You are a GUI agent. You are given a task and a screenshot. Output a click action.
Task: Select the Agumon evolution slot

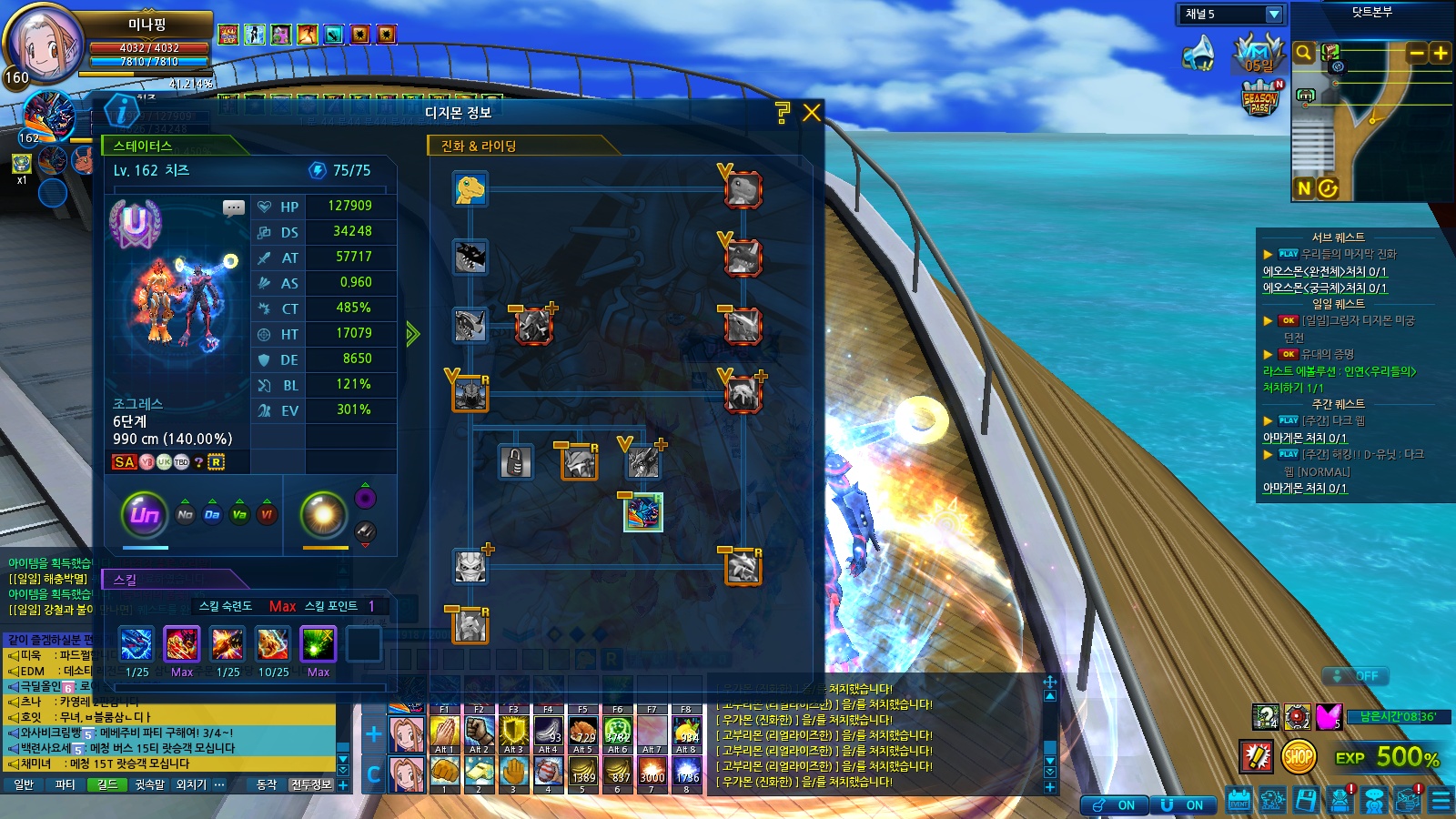tap(470, 189)
